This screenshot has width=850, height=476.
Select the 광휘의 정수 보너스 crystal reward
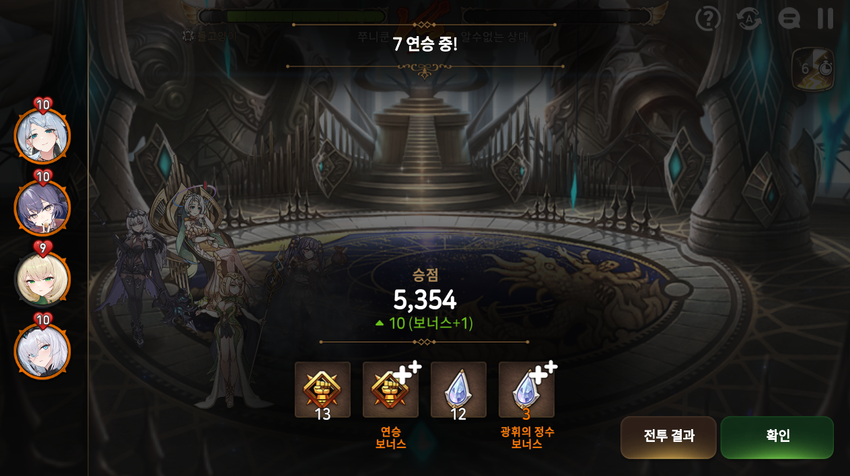pos(526,389)
